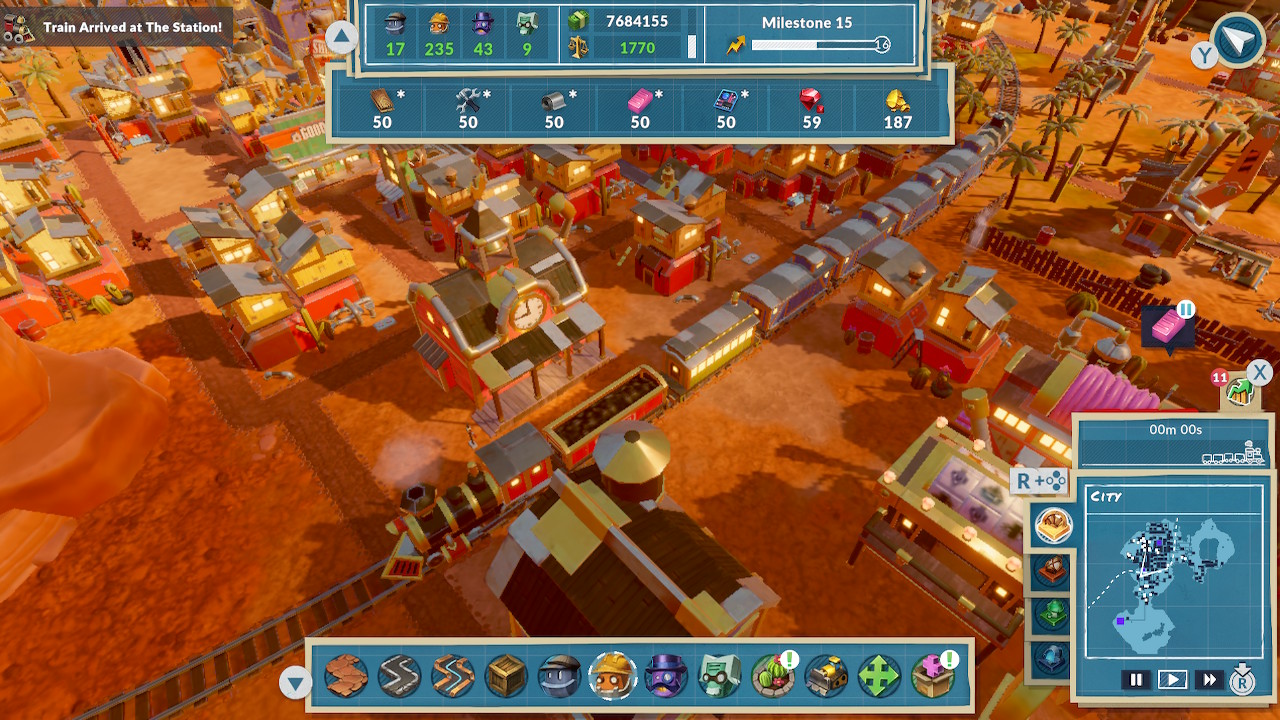The width and height of the screenshot is (1280, 720).
Task: Open the cactus garden decorations category
Action: [x=772, y=677]
